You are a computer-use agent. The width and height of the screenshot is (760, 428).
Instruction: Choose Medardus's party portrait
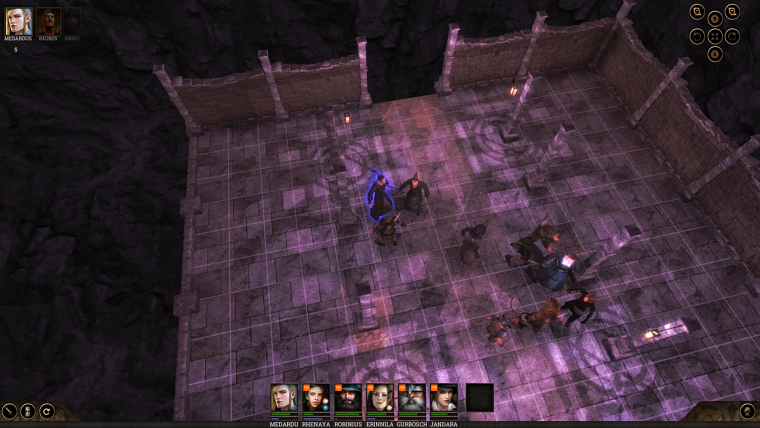[x=285, y=398]
